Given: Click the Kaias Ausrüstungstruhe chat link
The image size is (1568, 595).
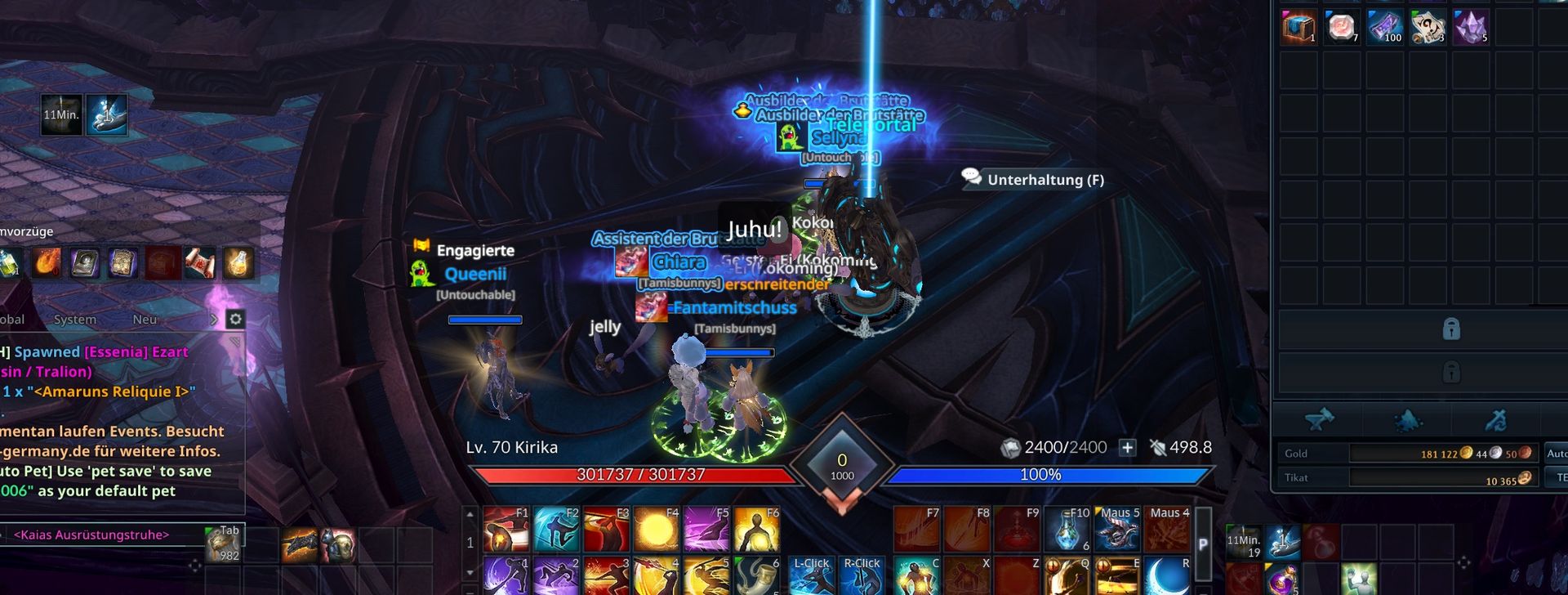Looking at the screenshot, I should click(x=91, y=535).
